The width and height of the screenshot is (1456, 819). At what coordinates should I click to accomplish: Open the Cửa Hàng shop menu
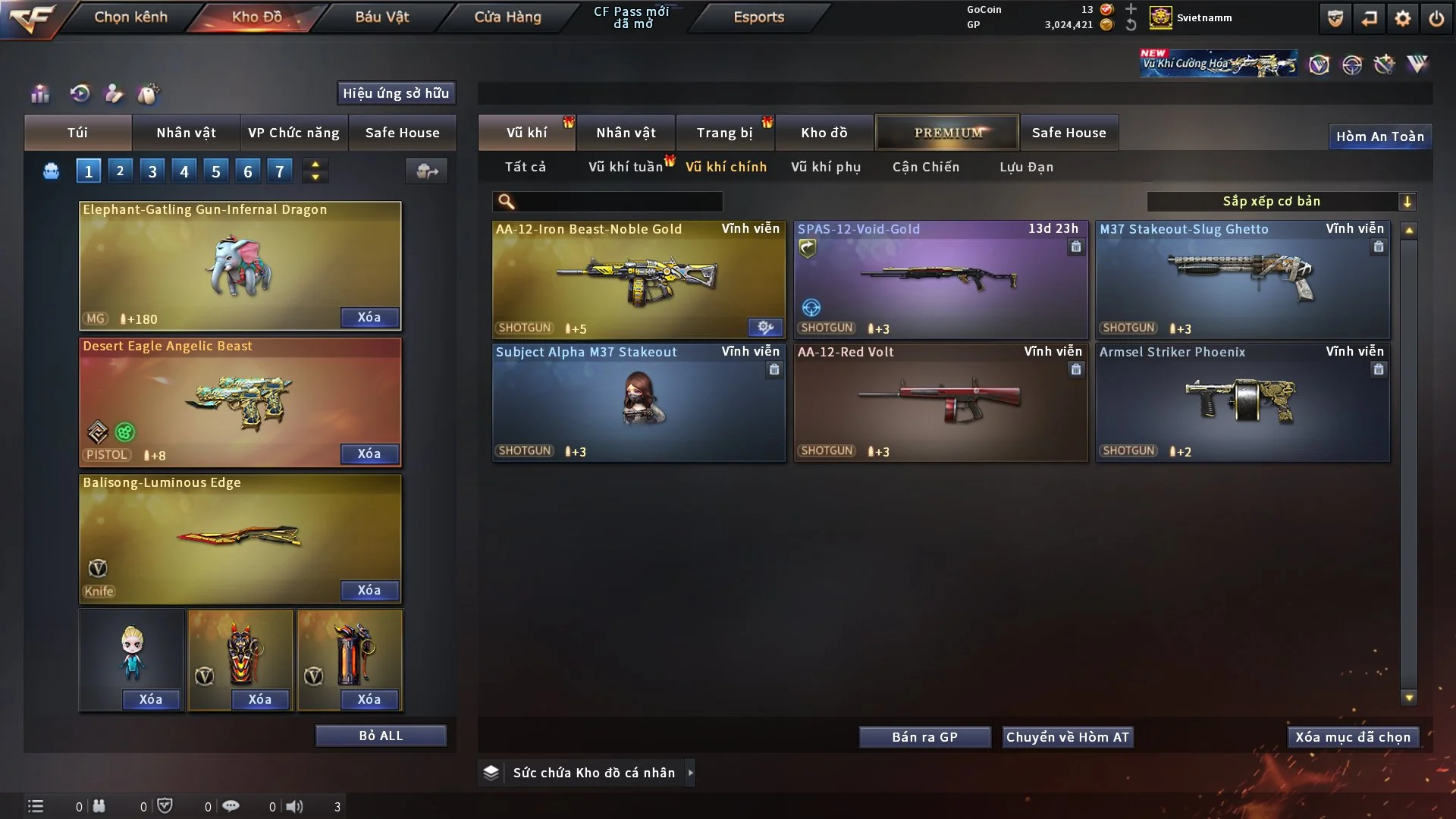(507, 17)
